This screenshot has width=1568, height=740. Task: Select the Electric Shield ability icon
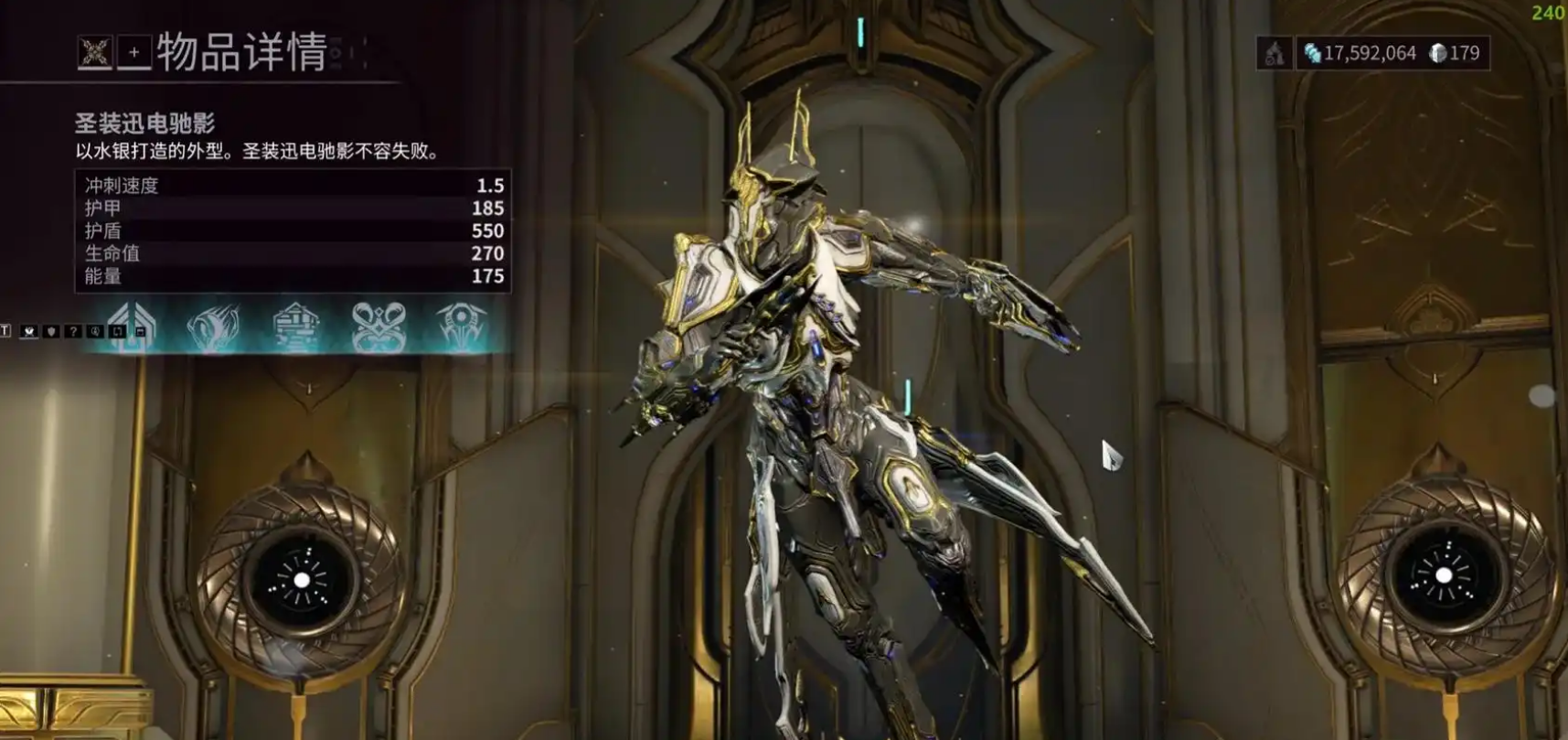point(379,327)
